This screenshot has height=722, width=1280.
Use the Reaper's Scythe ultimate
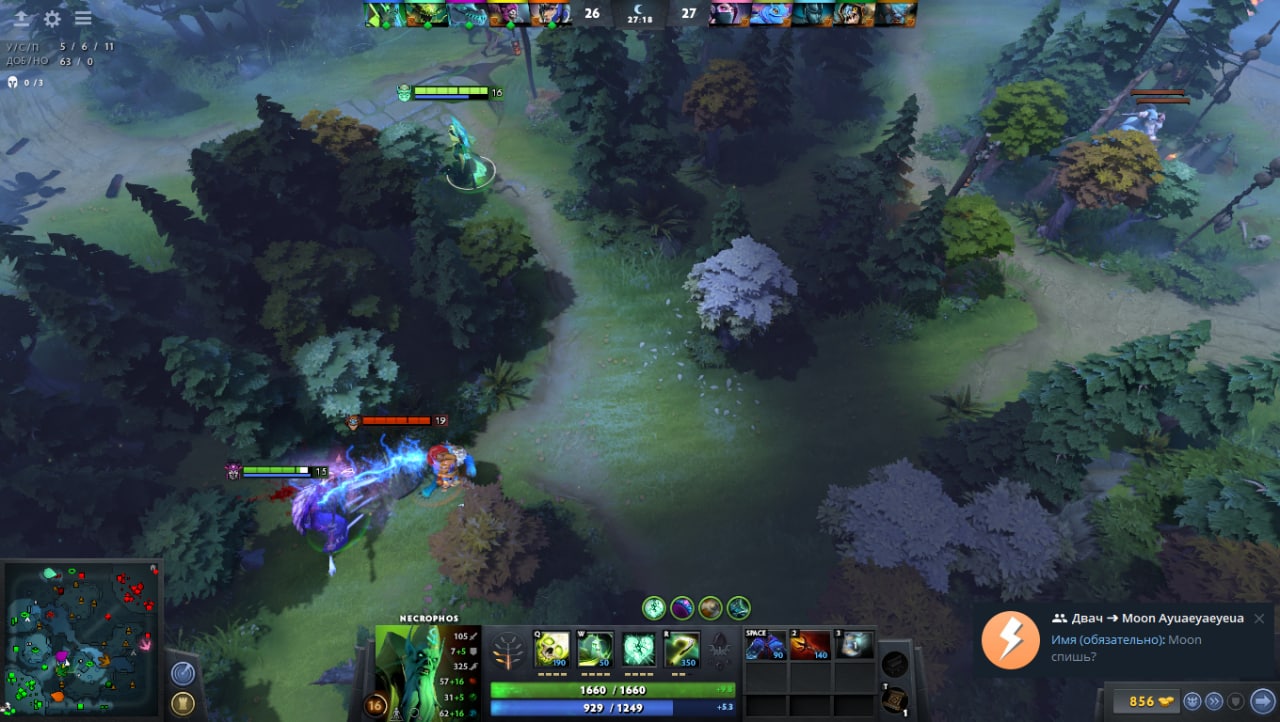(x=682, y=648)
